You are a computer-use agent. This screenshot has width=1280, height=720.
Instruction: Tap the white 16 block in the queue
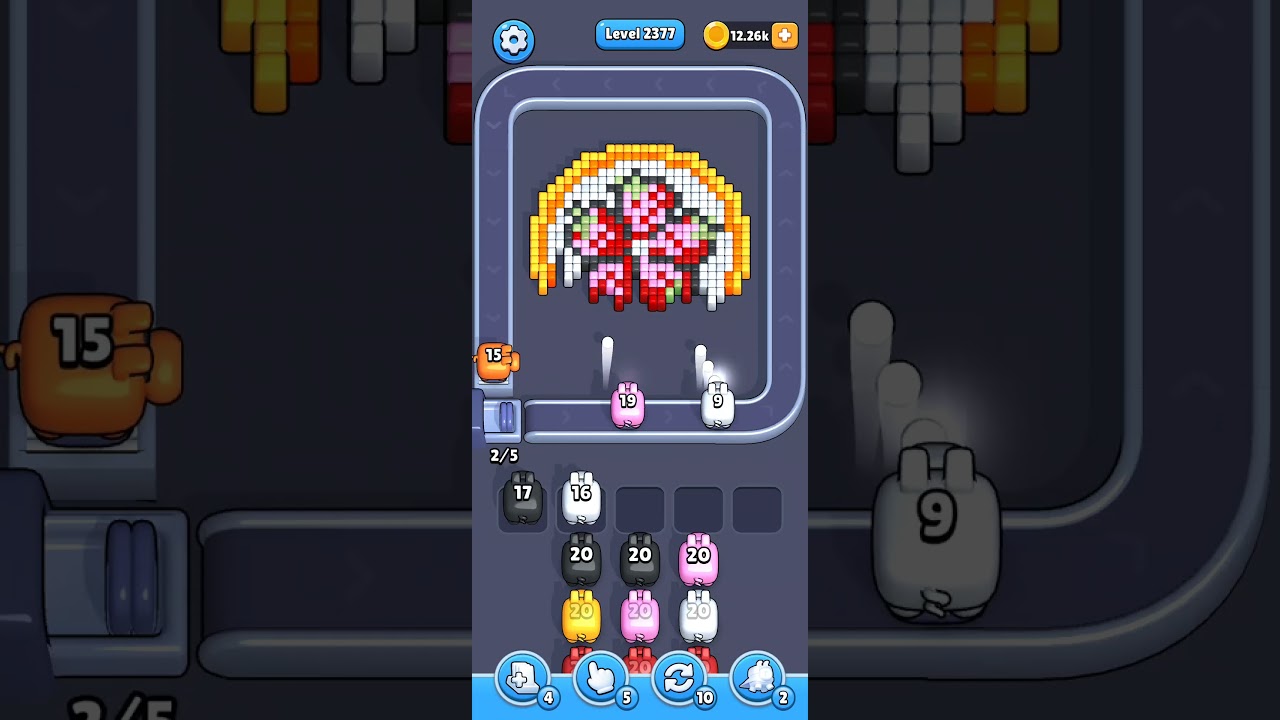pos(580,495)
